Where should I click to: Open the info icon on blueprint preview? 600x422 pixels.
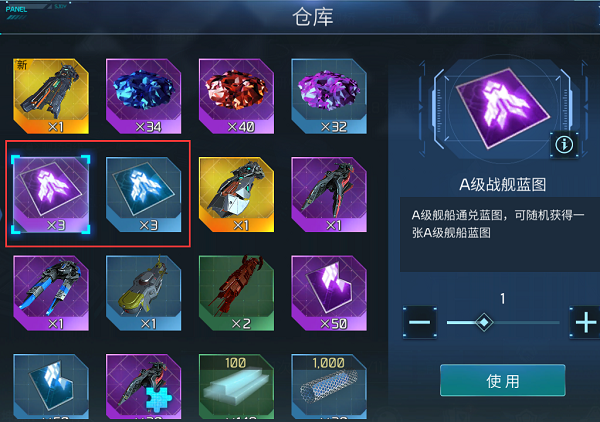tap(565, 145)
